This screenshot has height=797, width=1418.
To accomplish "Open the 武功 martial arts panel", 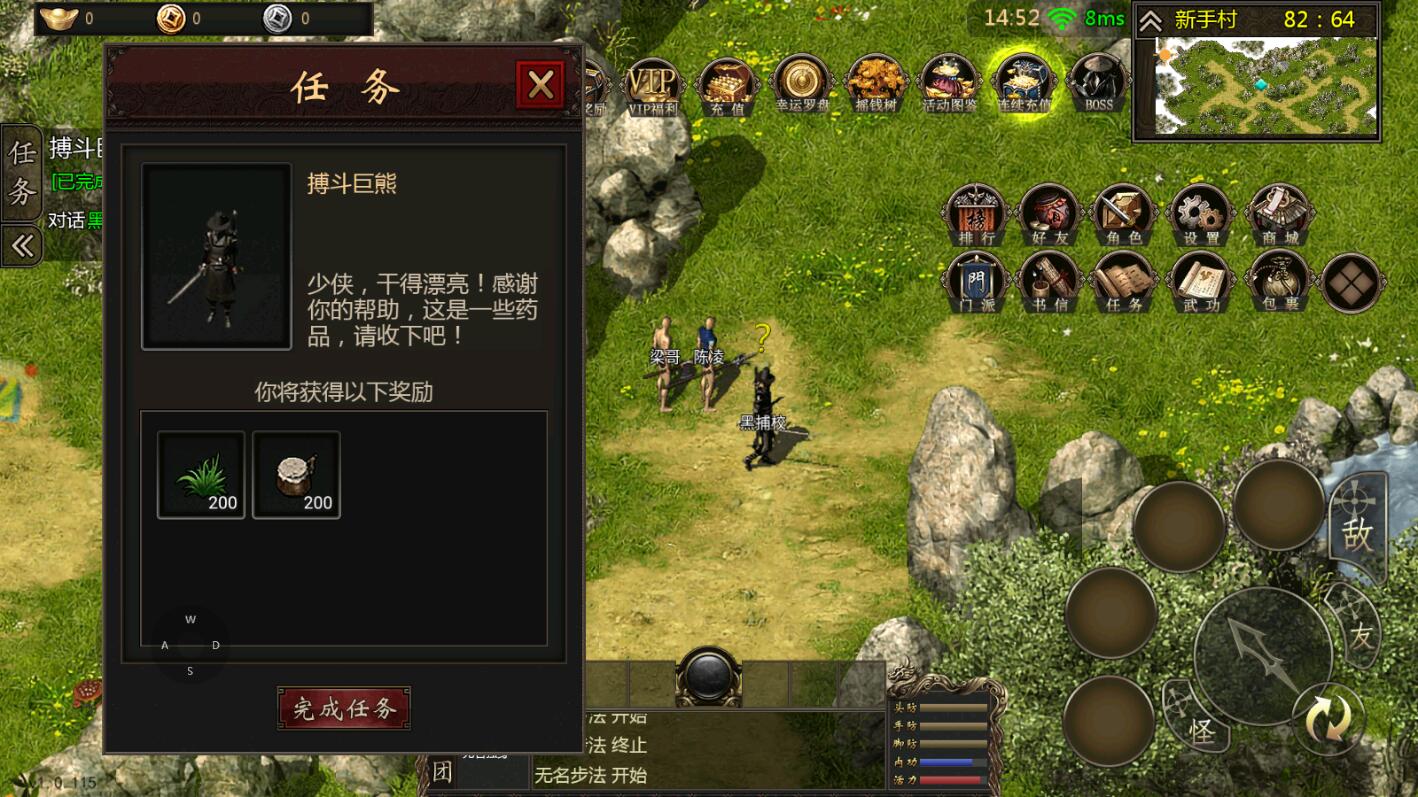I will 1199,283.
